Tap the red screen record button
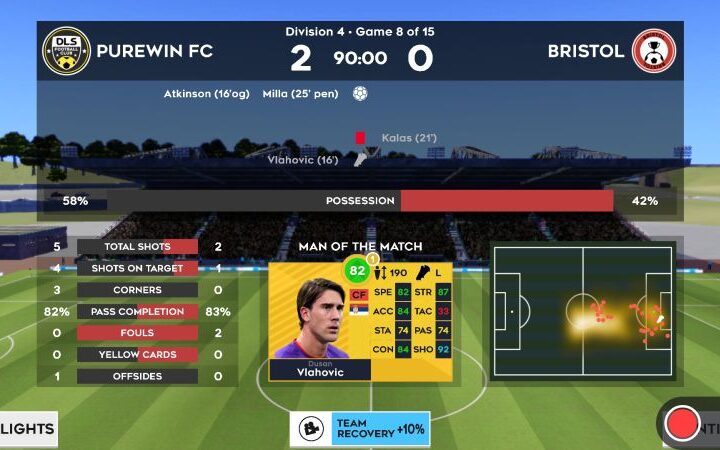Screen dimensions: 720x450 [683, 423]
